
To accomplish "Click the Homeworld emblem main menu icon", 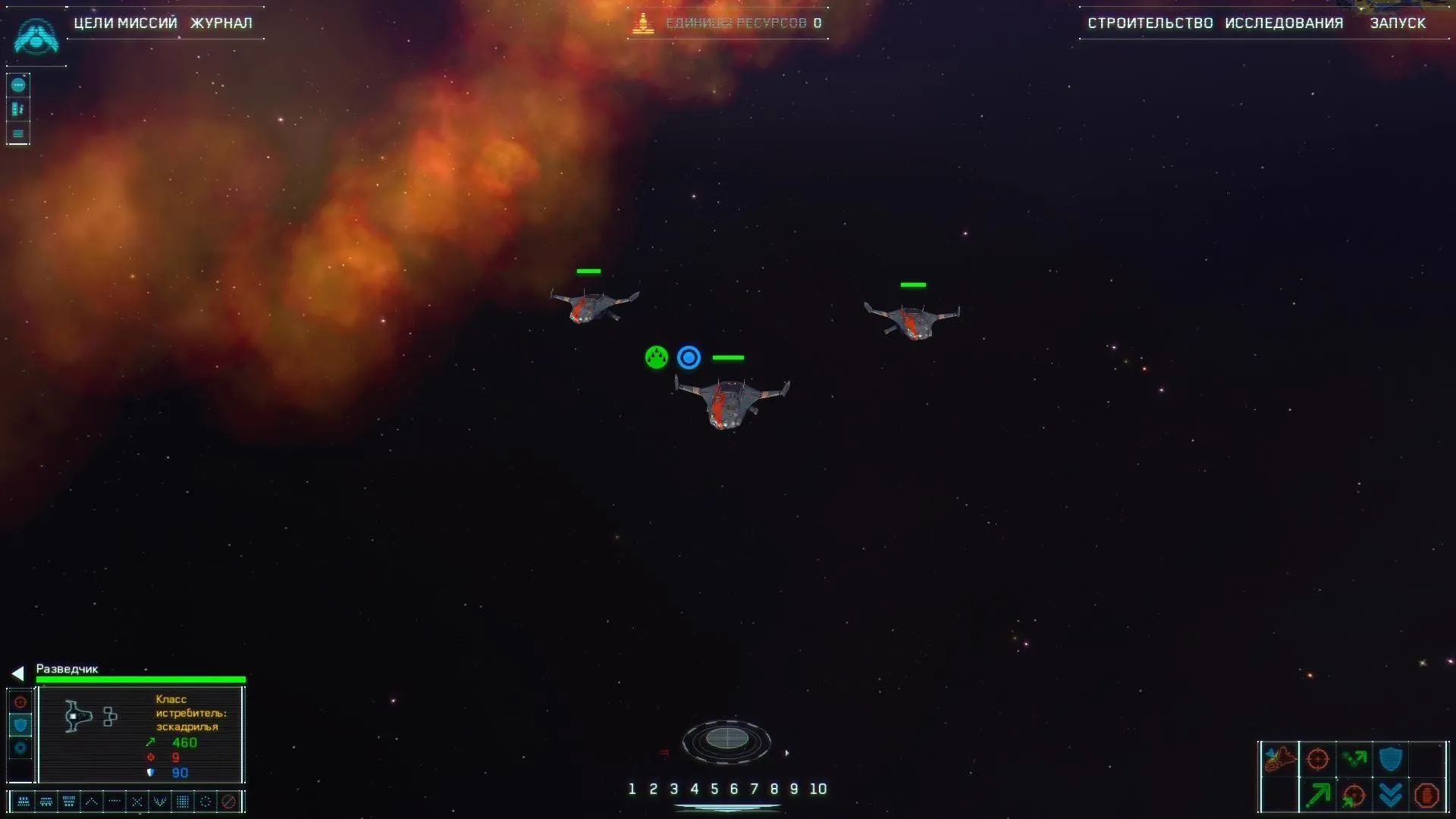I will (x=36, y=36).
